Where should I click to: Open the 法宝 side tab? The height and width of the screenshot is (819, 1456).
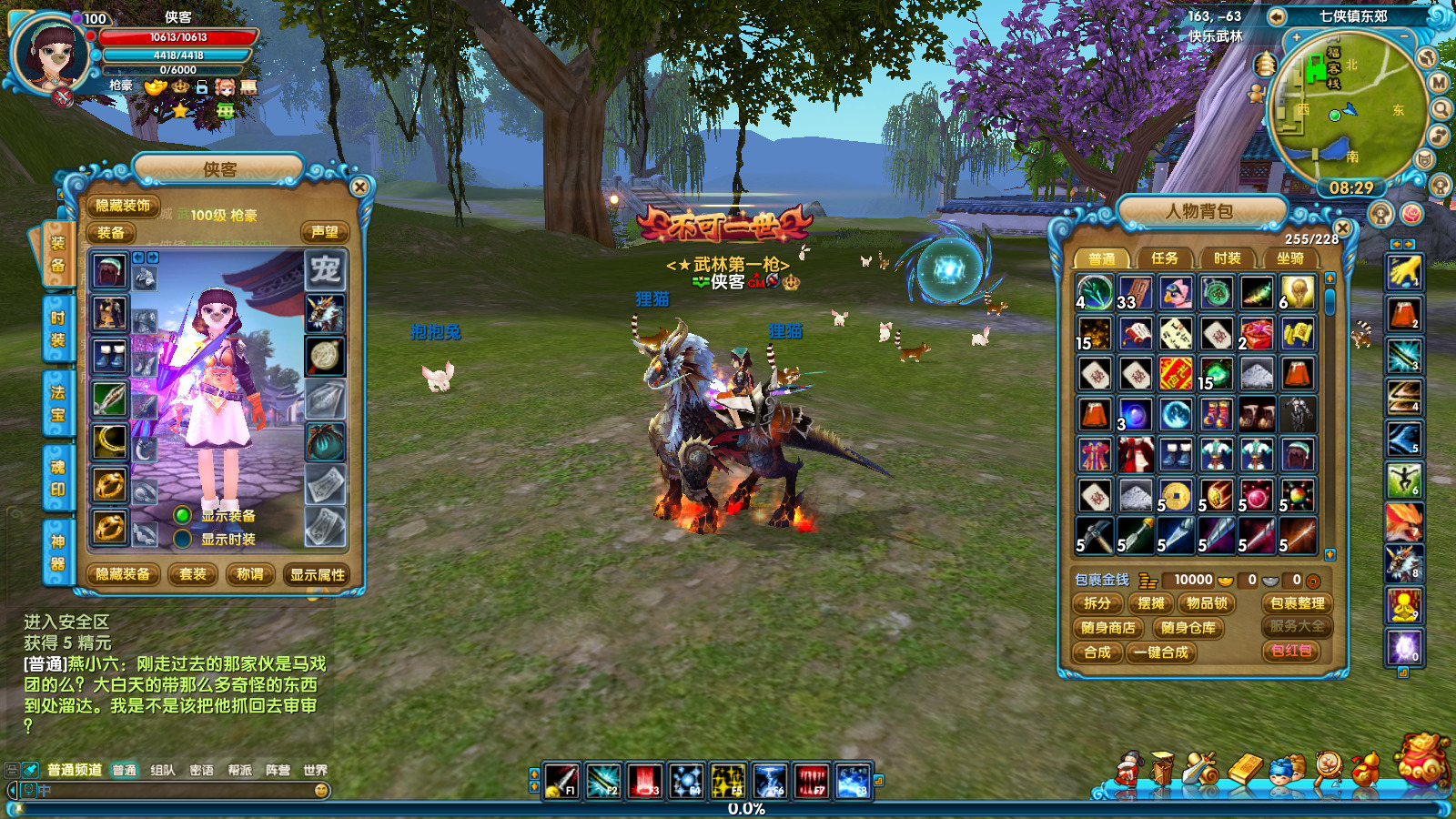(57, 403)
